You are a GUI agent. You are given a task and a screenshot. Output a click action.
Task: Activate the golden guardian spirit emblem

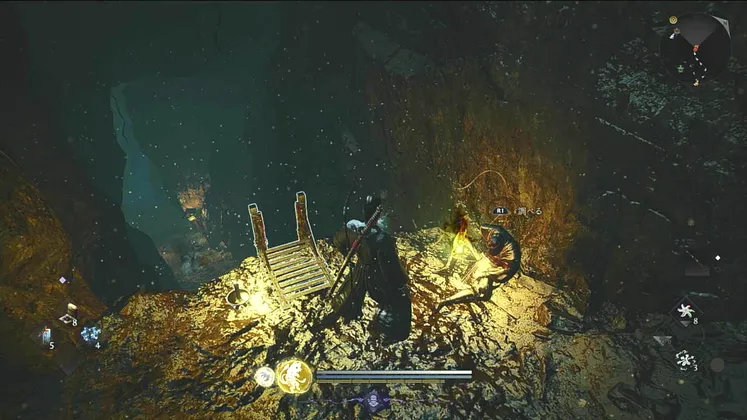(293, 376)
